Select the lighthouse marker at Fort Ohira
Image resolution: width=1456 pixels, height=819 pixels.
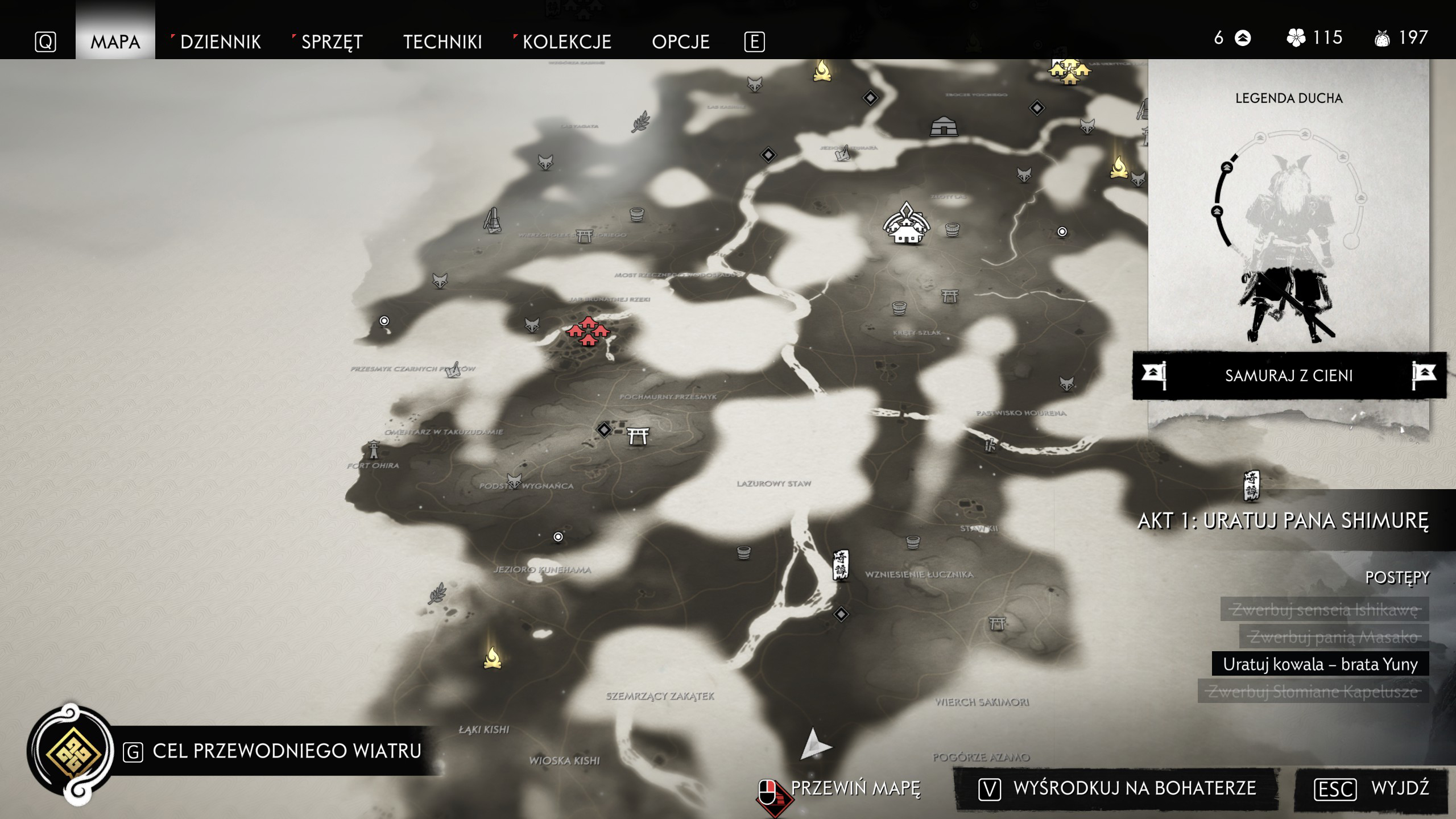pos(374,449)
